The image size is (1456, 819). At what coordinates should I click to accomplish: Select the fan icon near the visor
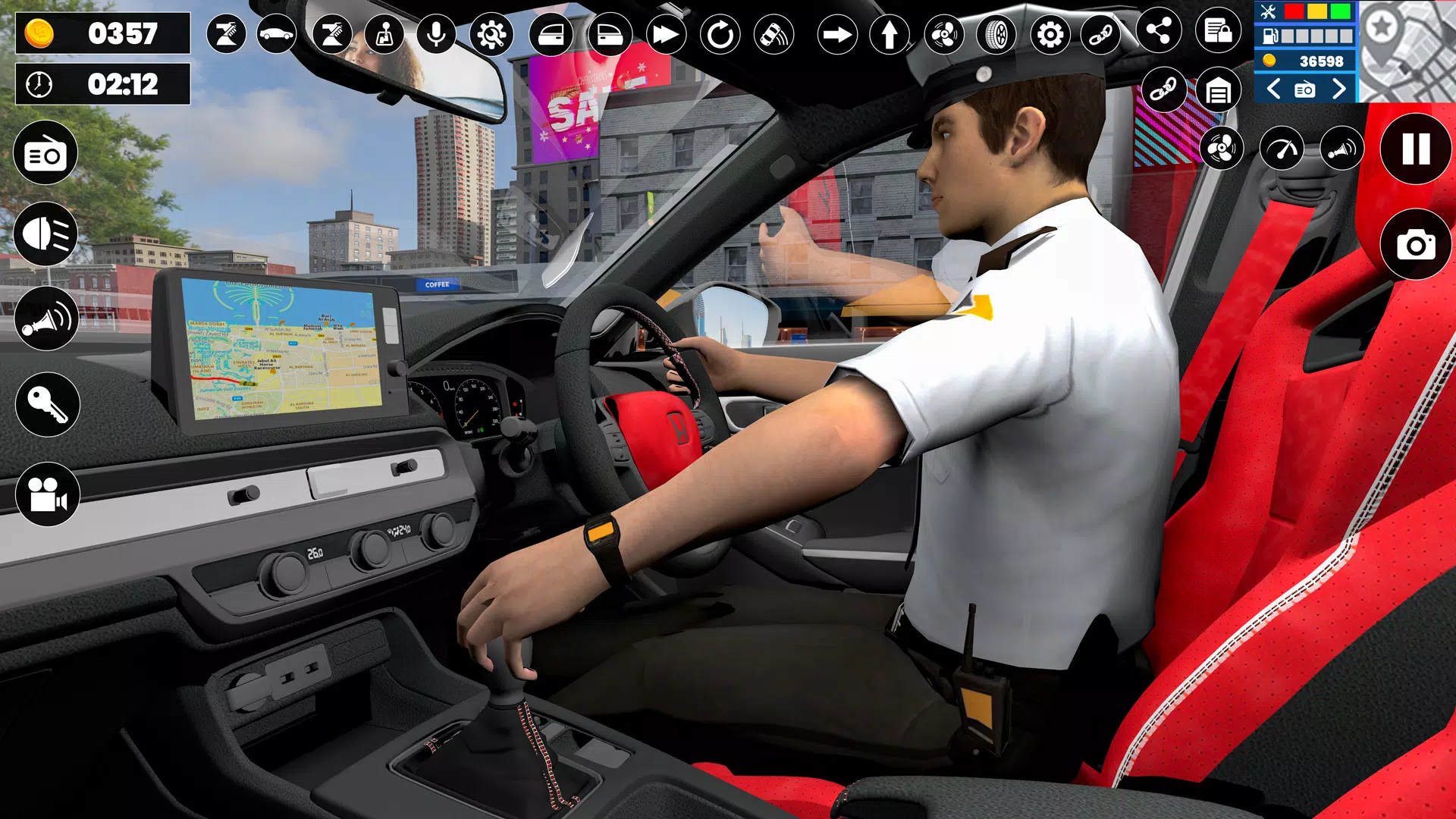(x=1221, y=148)
